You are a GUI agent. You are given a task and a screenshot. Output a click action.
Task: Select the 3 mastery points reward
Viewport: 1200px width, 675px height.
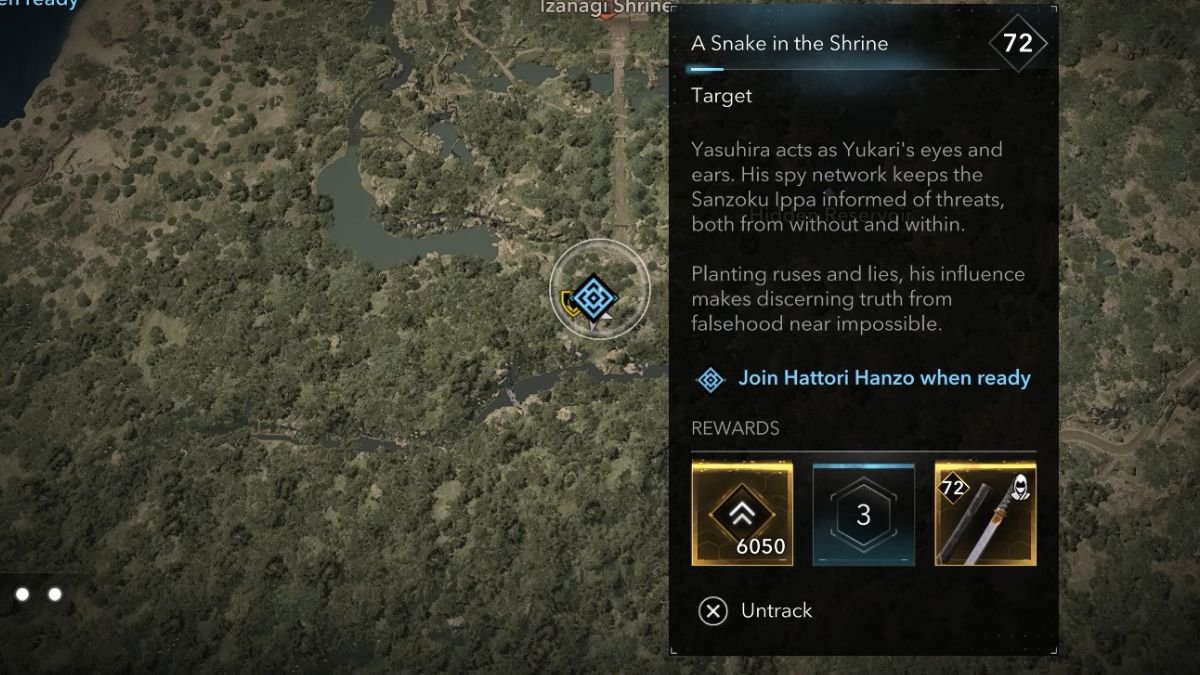point(864,514)
